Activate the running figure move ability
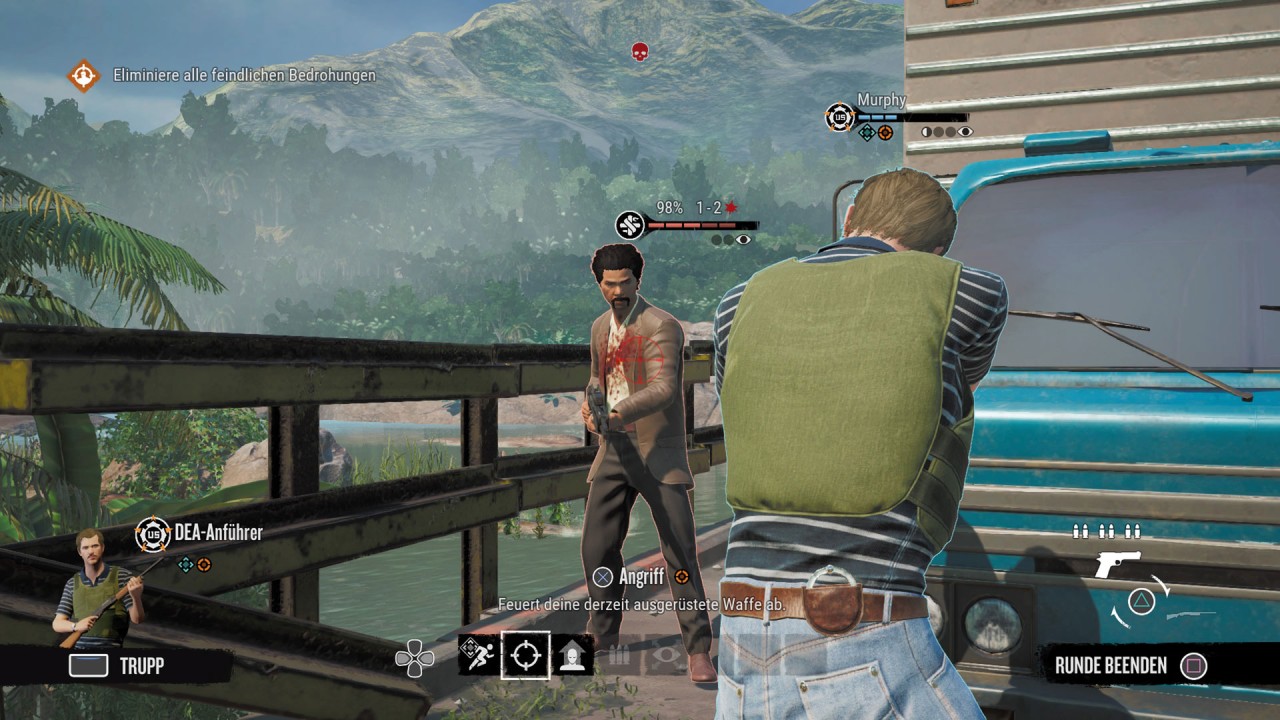The image size is (1280, 720). [478, 655]
